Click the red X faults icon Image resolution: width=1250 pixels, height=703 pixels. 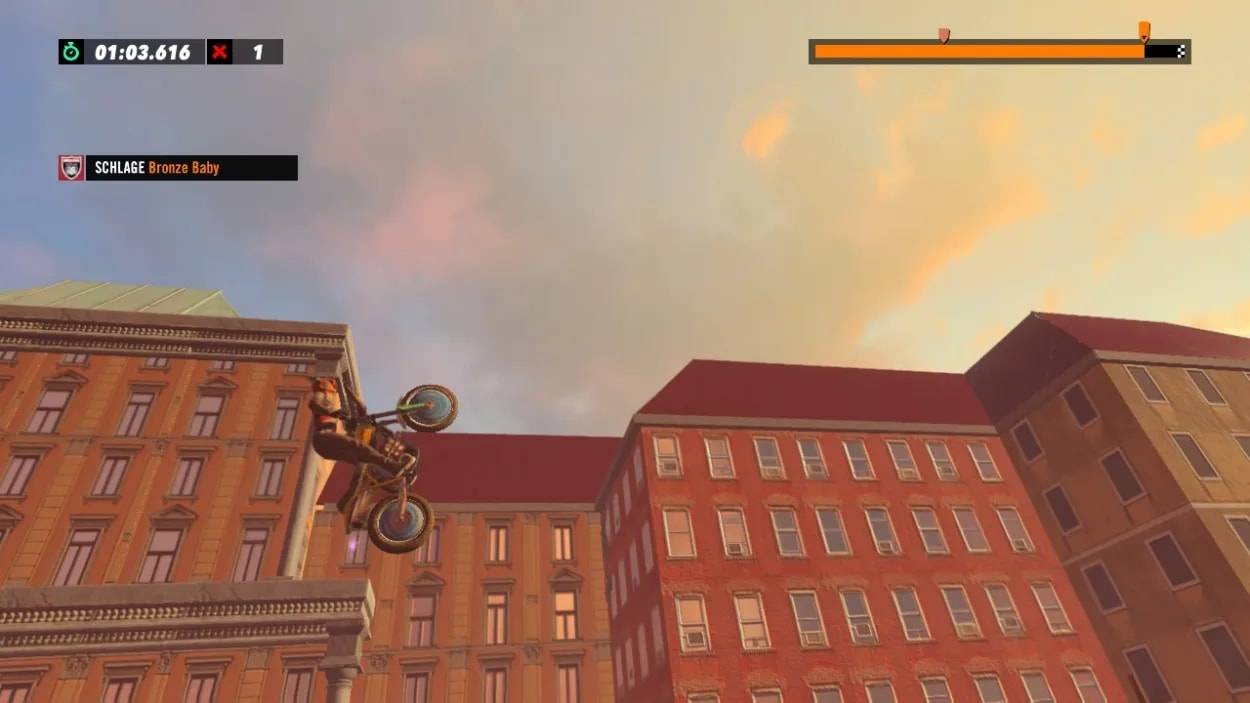tap(220, 52)
